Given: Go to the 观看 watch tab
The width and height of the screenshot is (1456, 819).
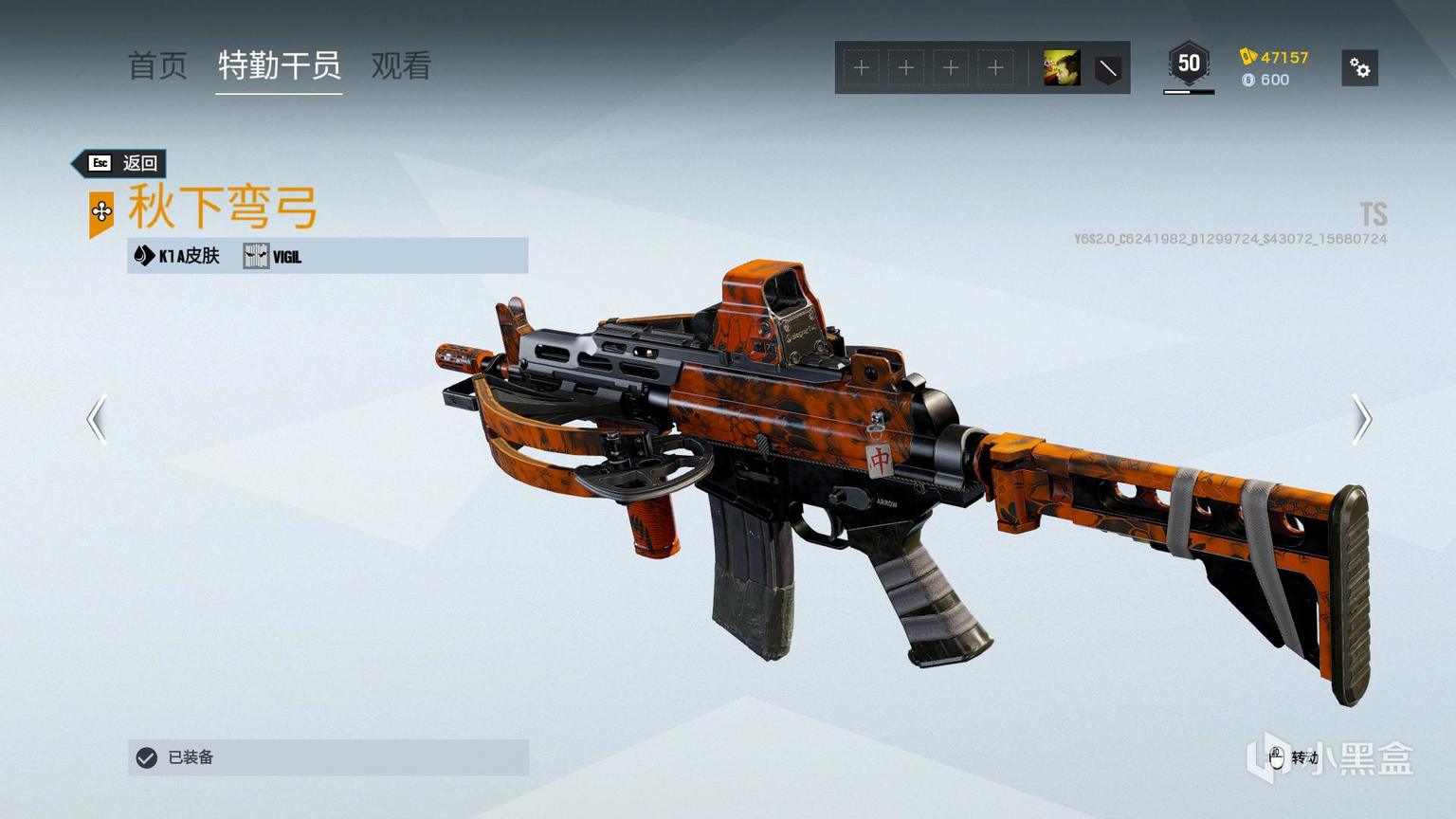Looking at the screenshot, I should click(x=401, y=66).
